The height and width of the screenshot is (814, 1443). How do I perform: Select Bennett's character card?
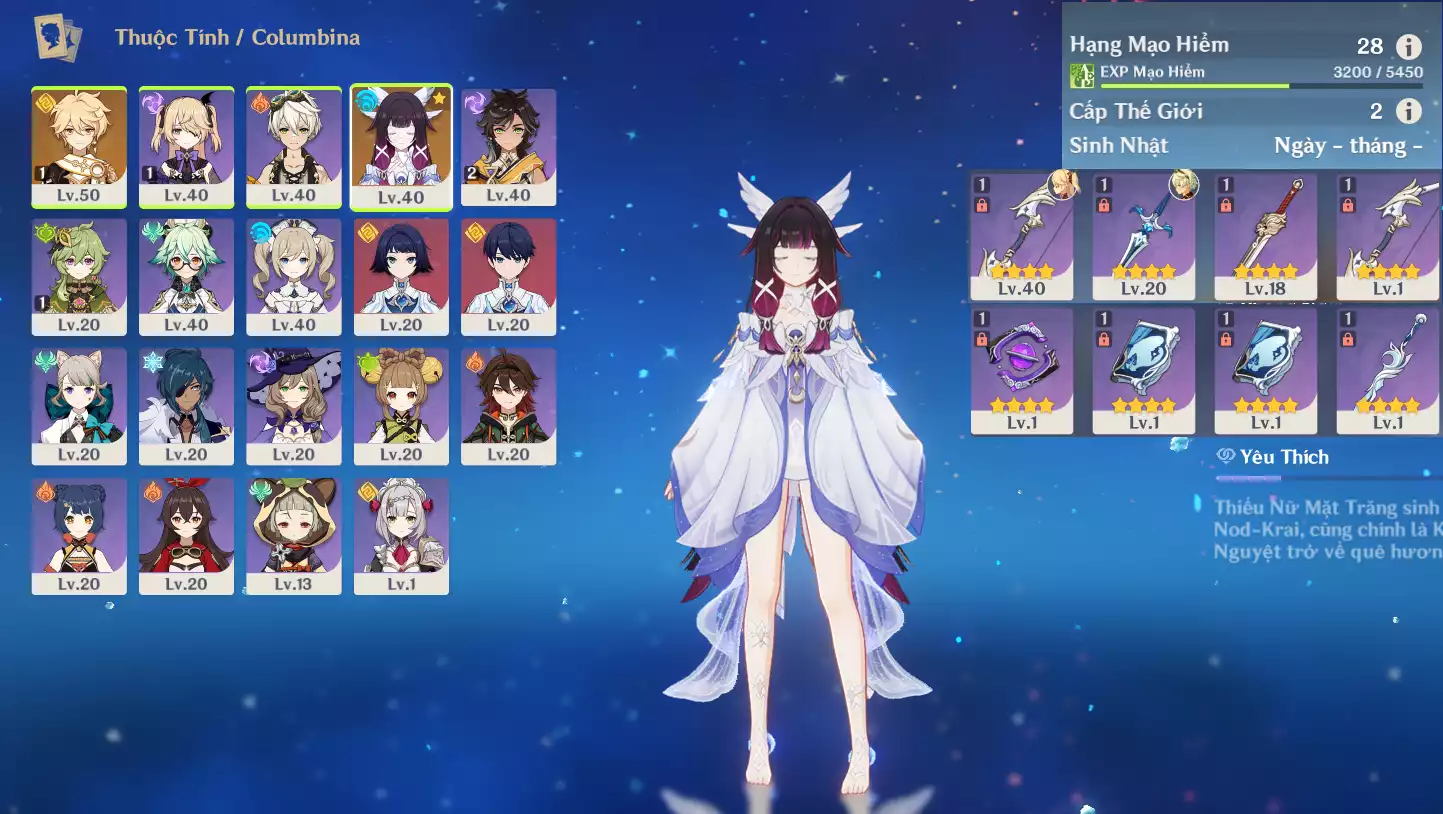(294, 147)
